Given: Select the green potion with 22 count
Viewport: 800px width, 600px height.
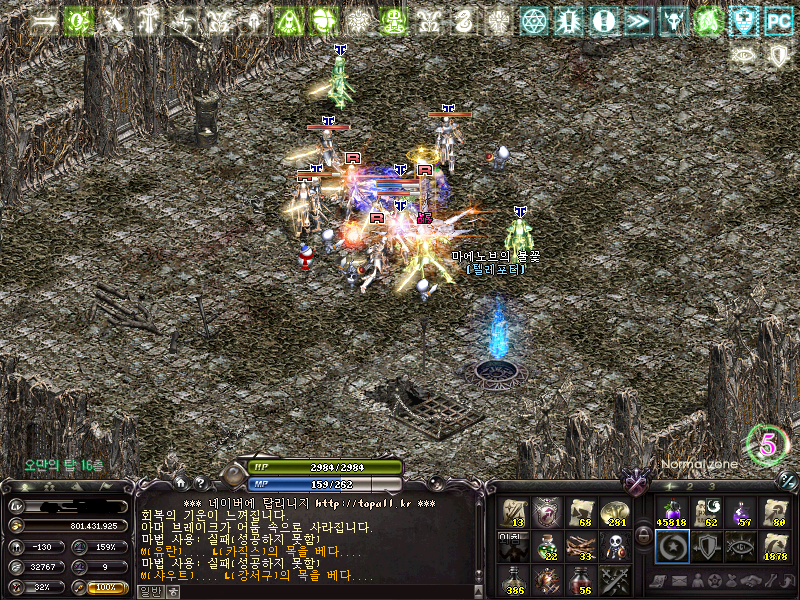Looking at the screenshot, I should click(x=549, y=546).
